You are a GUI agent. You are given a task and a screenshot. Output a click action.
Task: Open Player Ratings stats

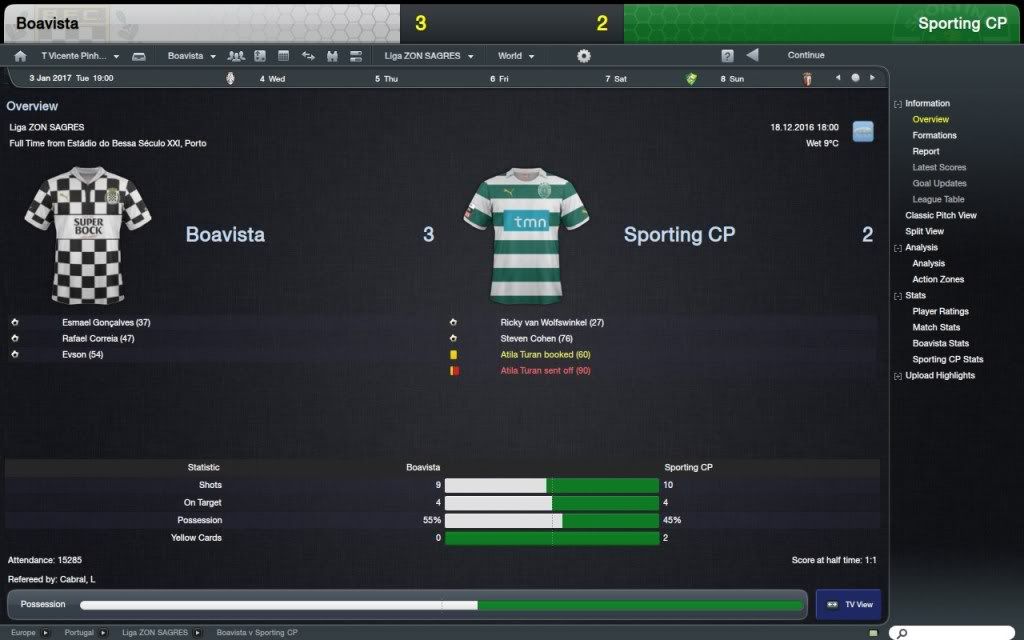(x=940, y=311)
